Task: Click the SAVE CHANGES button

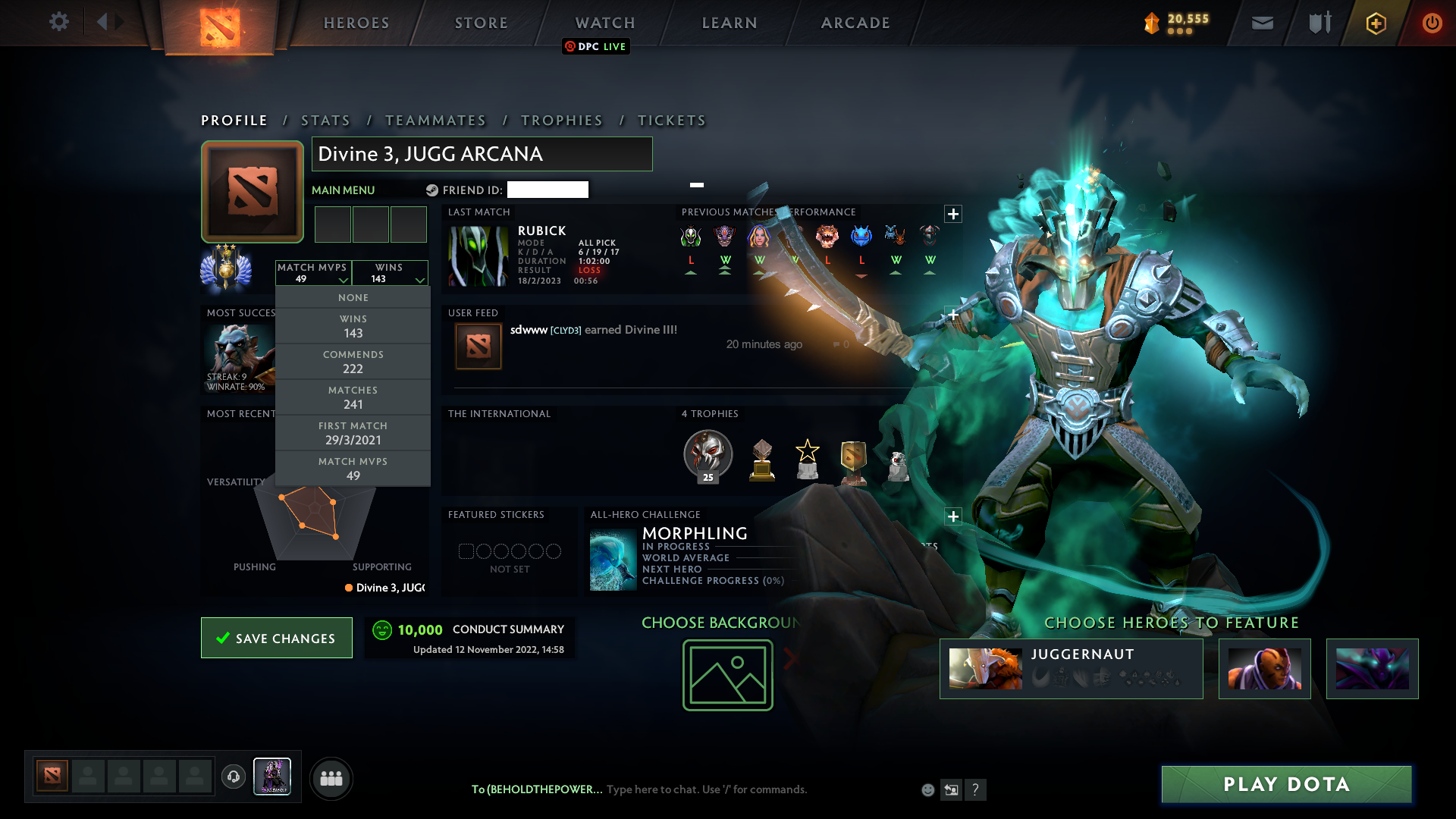Action: pos(276,638)
